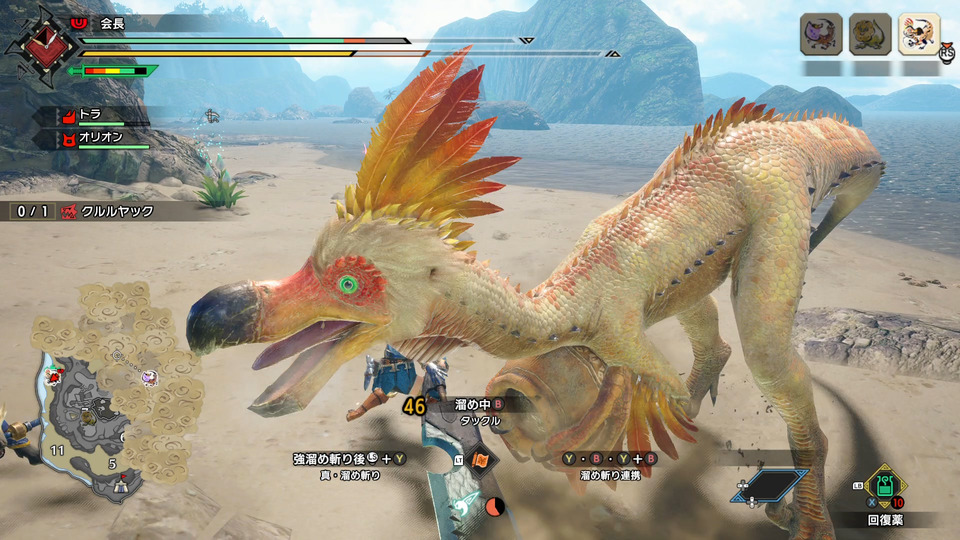Select the purple bird wyvern monster icon
The height and width of the screenshot is (540, 960).
[820, 34]
